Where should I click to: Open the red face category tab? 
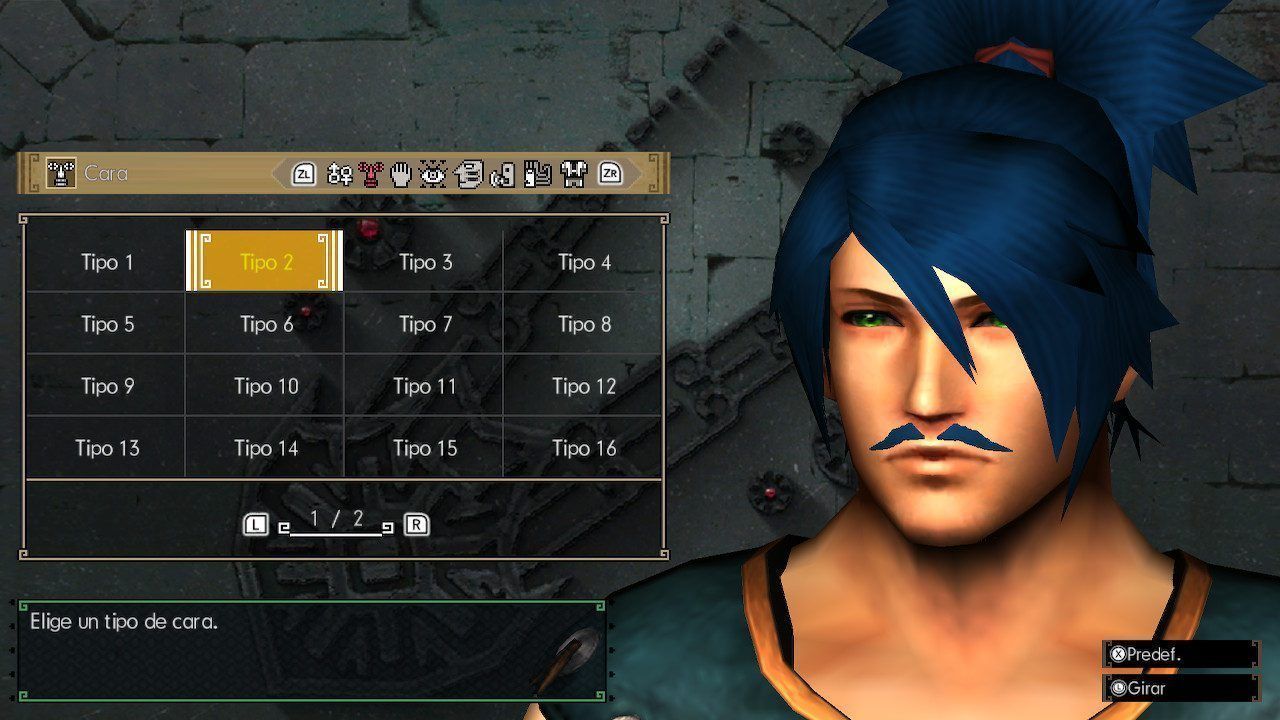[371, 175]
